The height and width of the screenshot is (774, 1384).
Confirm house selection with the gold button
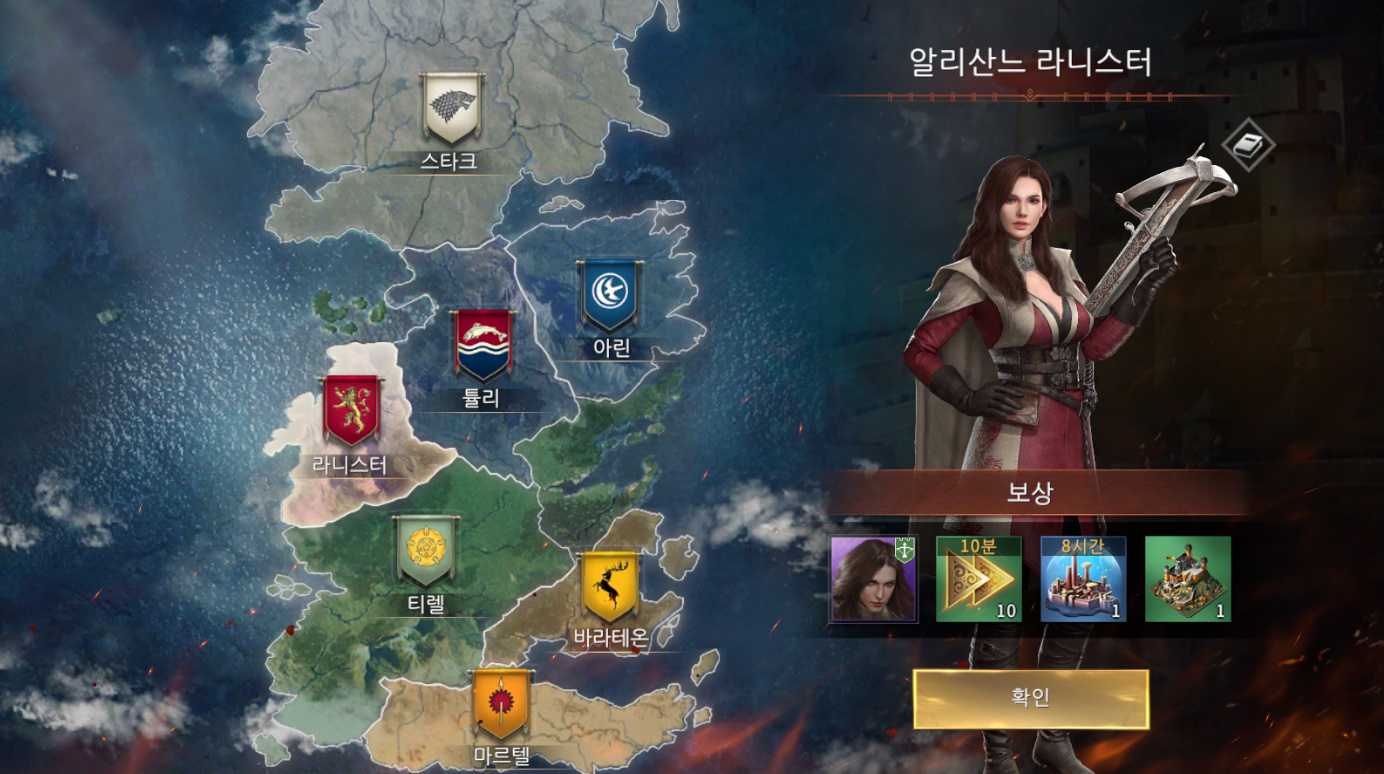tap(1030, 698)
